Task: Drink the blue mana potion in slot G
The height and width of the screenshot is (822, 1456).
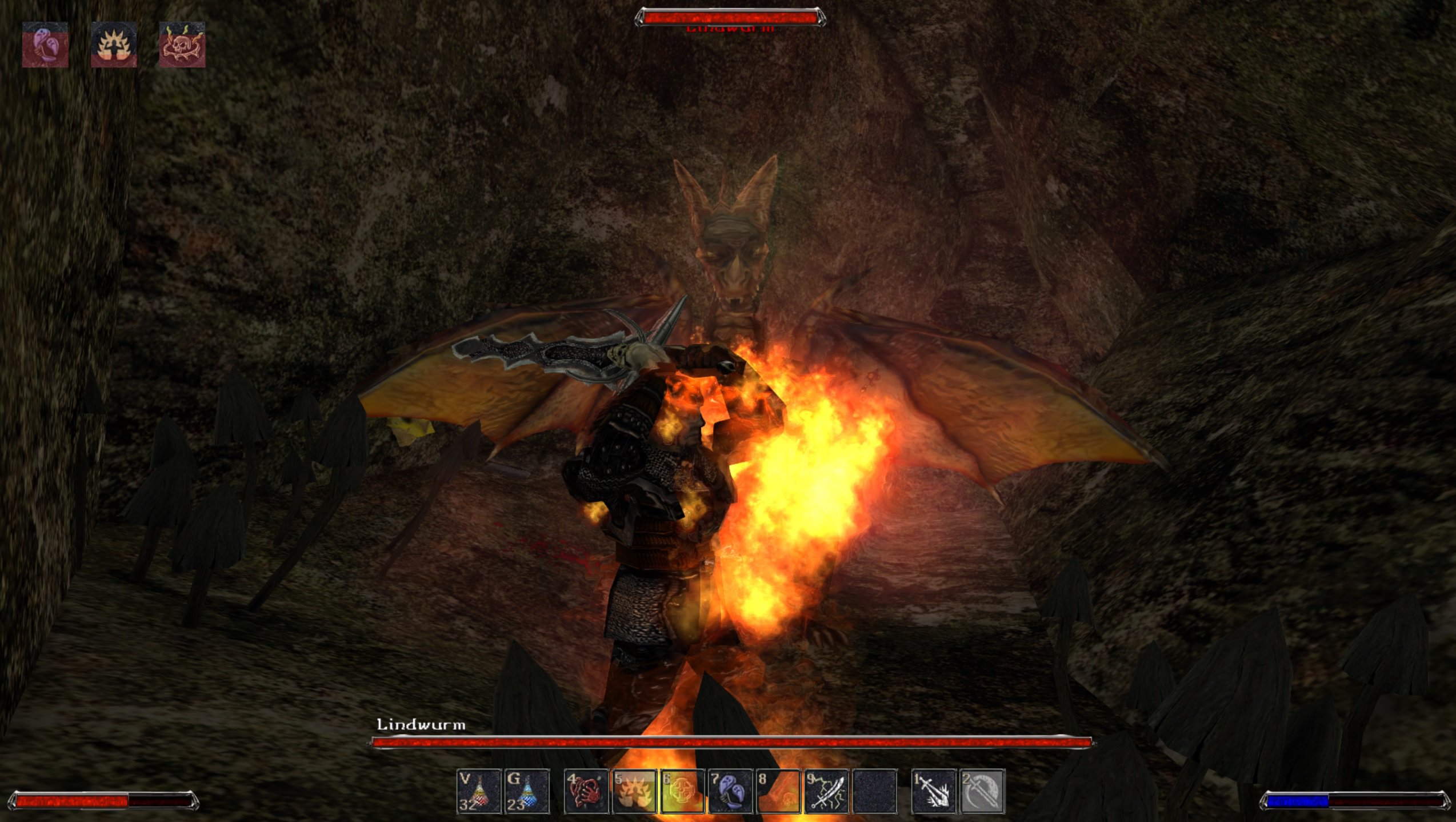Action: [x=527, y=791]
